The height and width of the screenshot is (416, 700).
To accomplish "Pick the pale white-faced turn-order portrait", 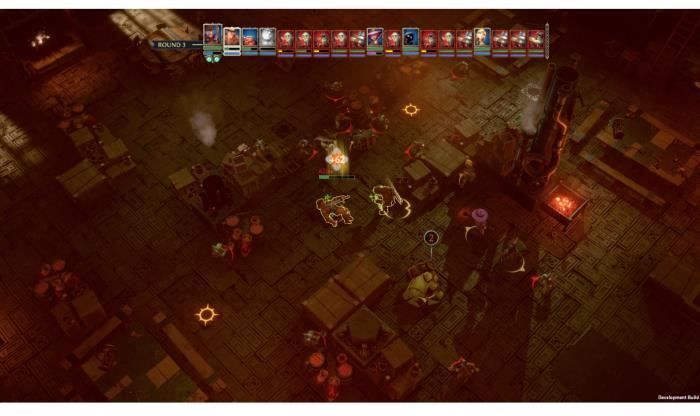I will (x=268, y=38).
